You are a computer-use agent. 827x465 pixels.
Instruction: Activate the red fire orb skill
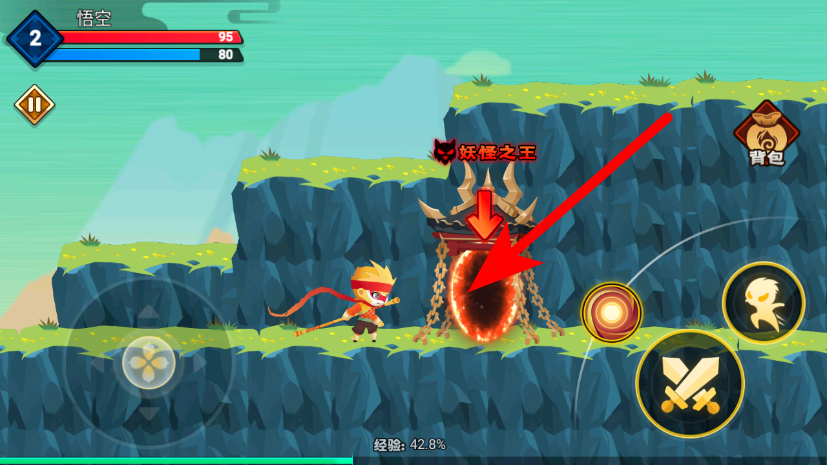(611, 312)
